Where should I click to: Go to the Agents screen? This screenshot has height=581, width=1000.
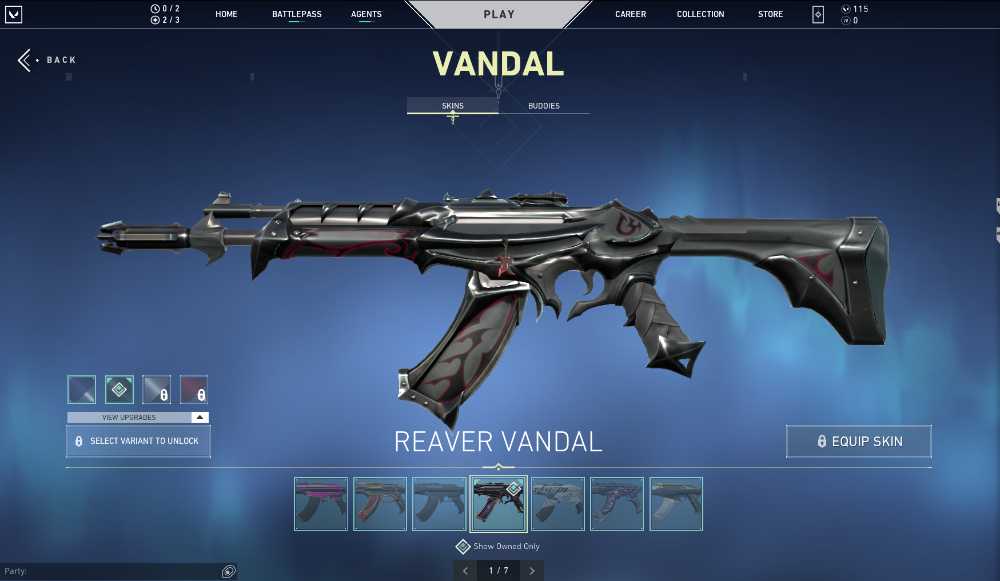[366, 14]
